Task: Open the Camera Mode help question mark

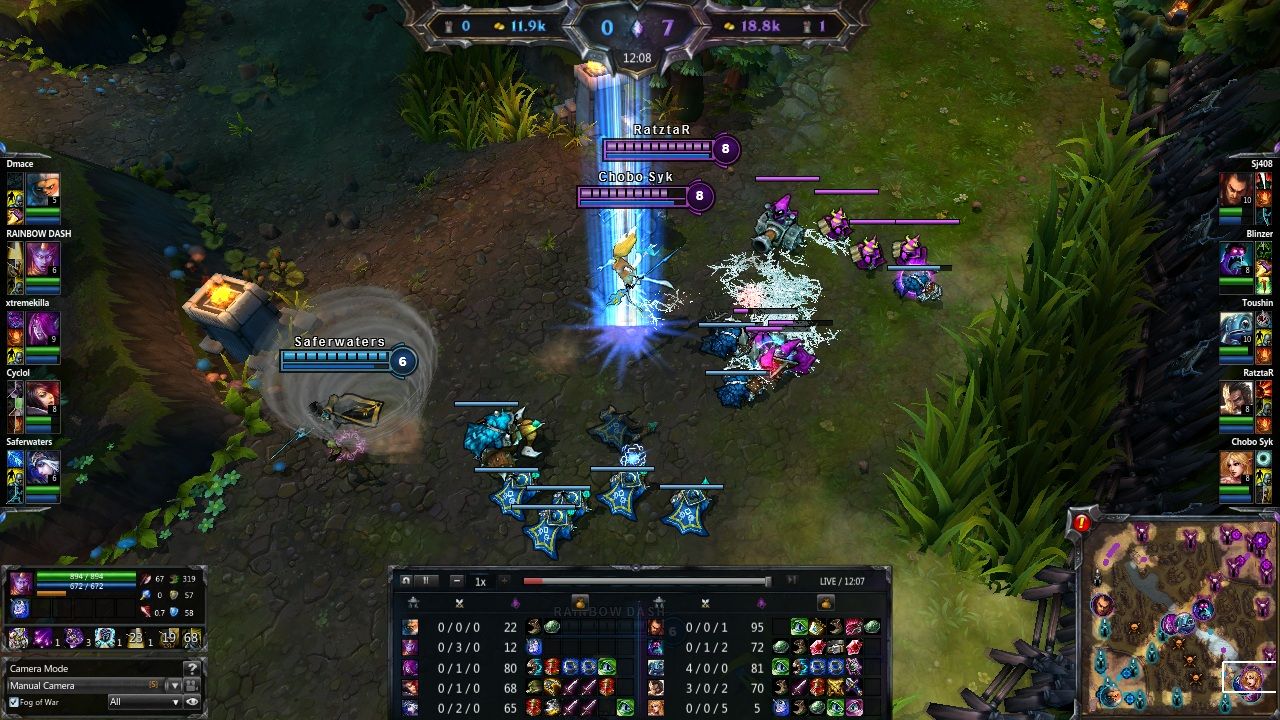Action: point(192,668)
